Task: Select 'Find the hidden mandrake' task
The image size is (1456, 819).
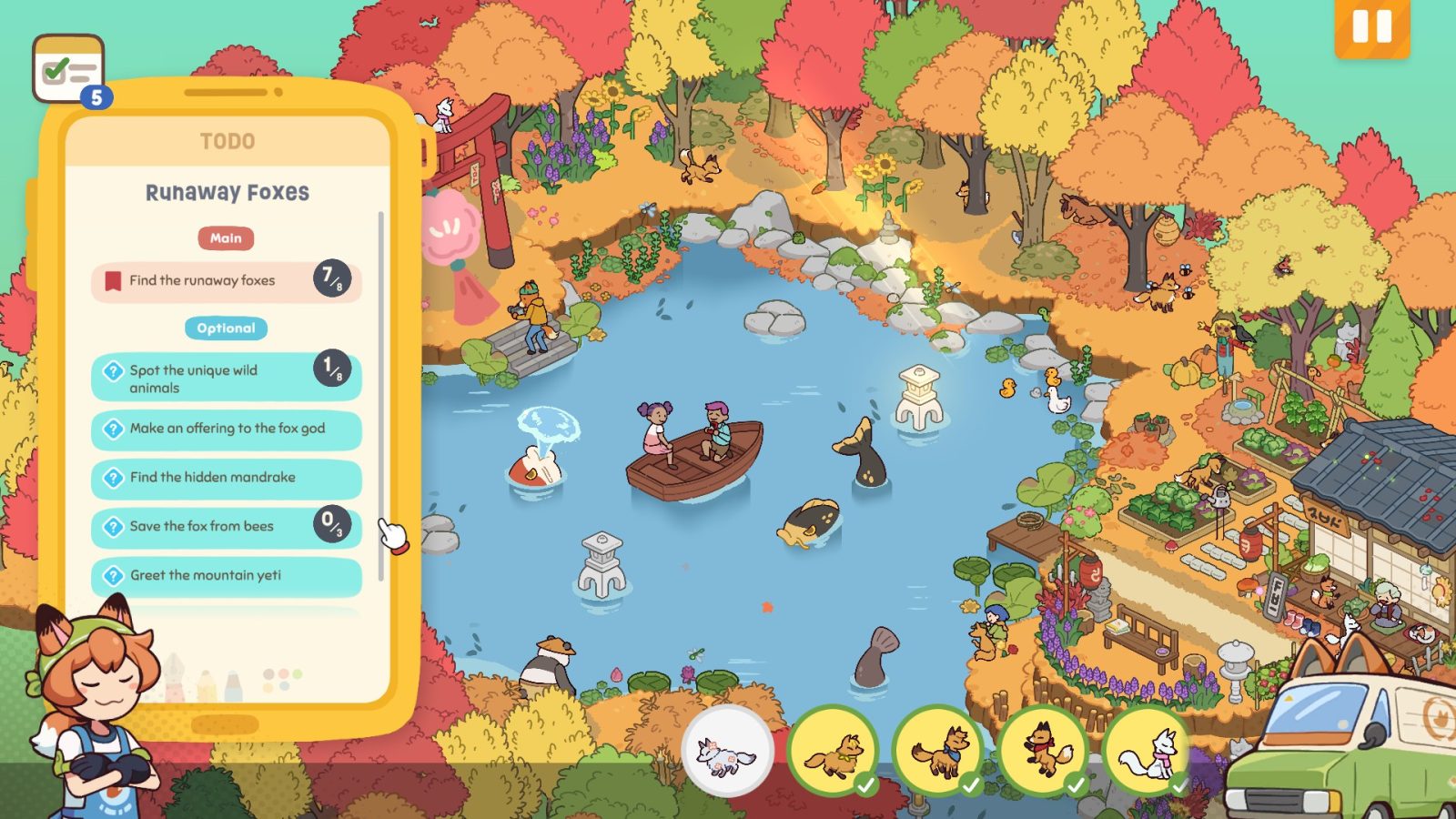Action: pos(226,478)
